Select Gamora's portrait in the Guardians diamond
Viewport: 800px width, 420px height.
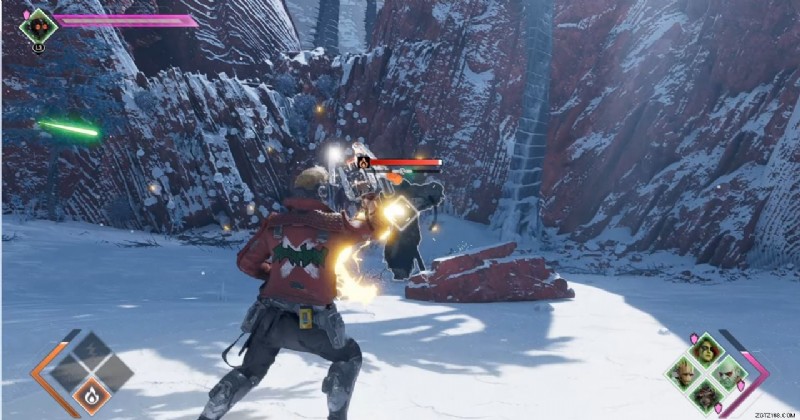tap(707, 351)
